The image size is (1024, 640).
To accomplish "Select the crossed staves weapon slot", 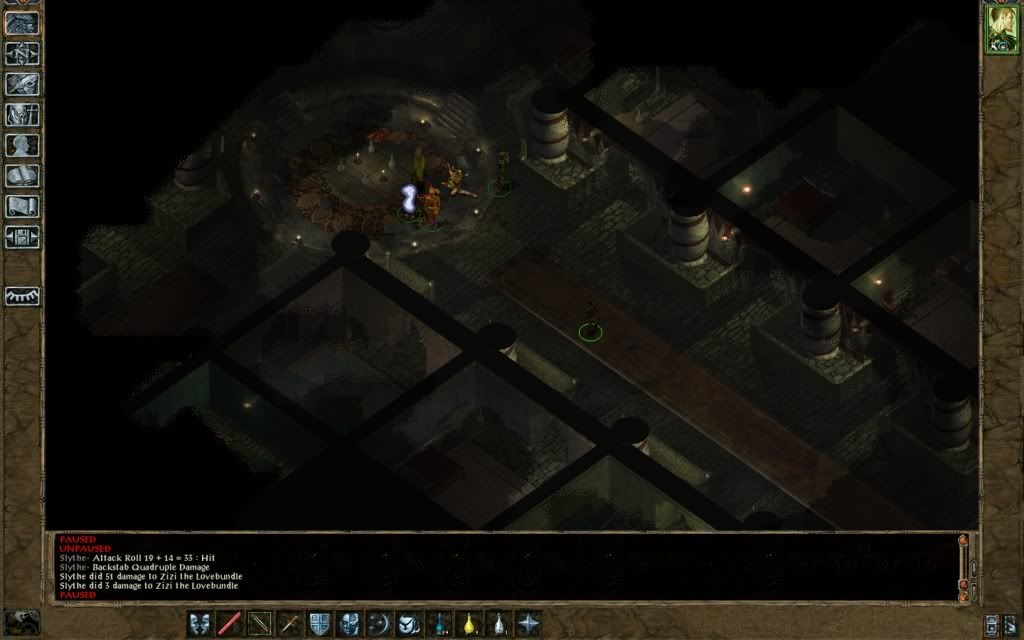I will click(260, 623).
